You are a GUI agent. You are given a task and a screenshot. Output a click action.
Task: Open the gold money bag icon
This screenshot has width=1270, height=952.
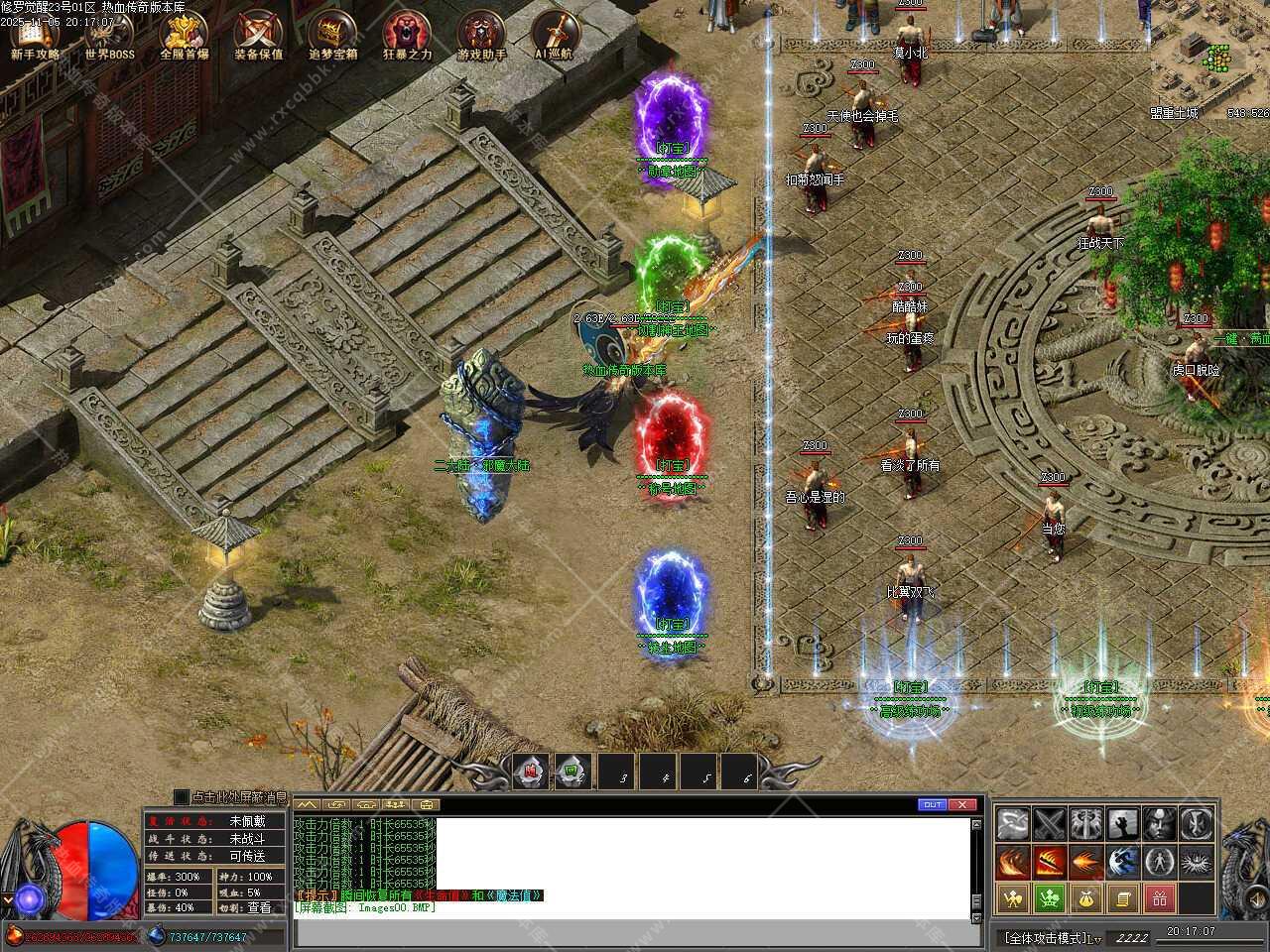(1086, 898)
